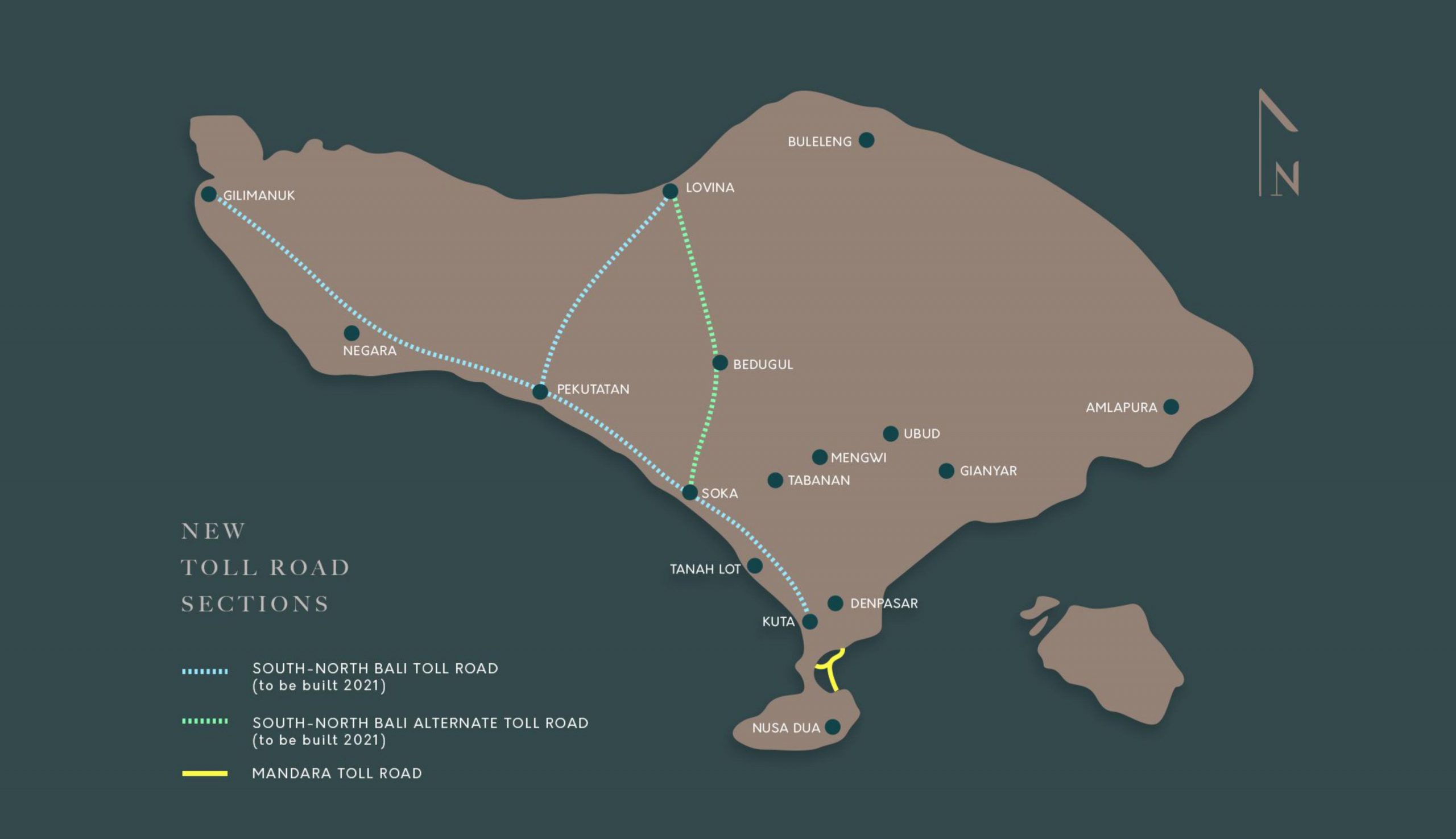The width and height of the screenshot is (1456, 839).
Task: Select the Gilimanuk map marker
Action: (209, 194)
